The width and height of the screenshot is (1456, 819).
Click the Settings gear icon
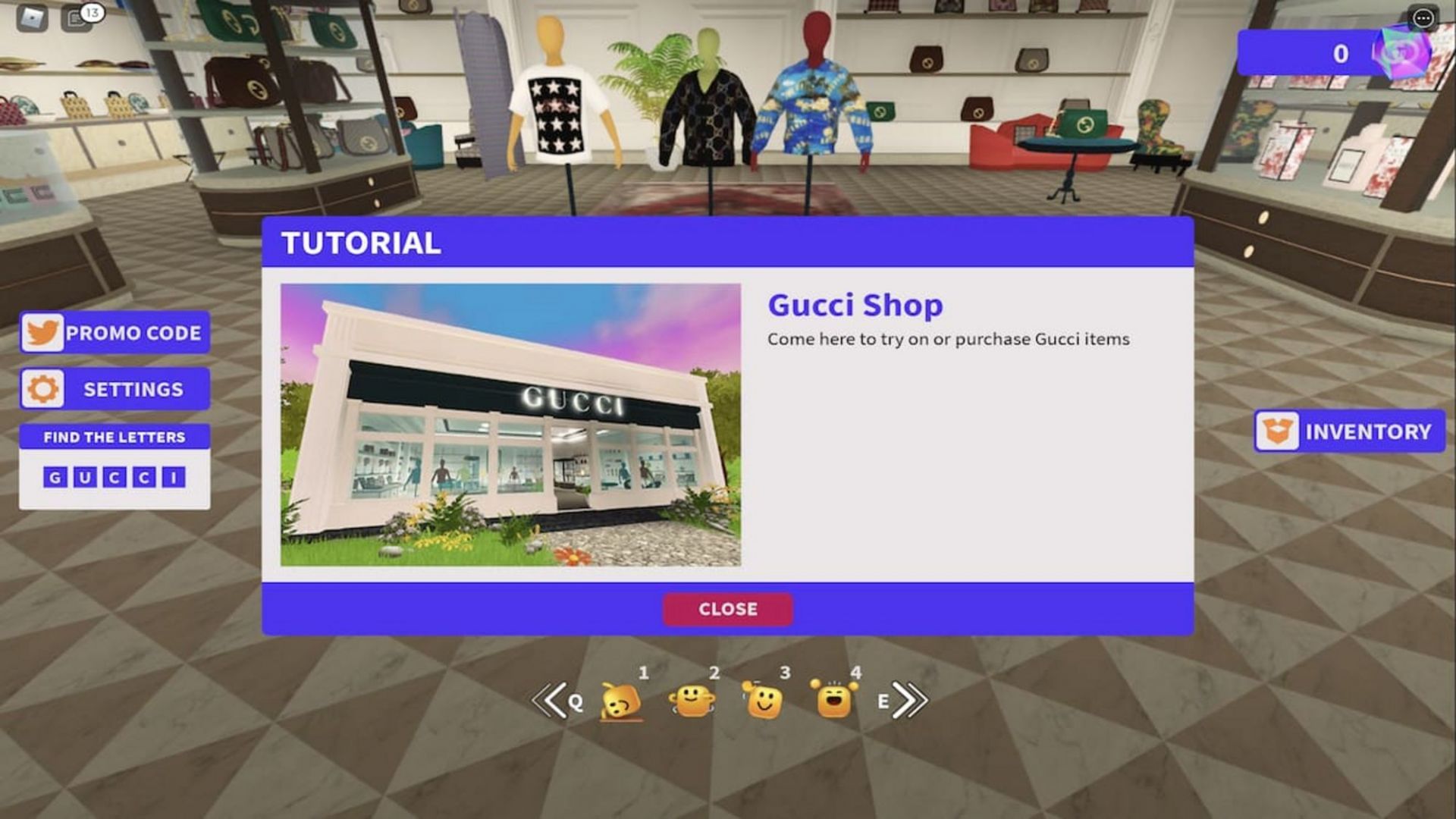click(44, 388)
